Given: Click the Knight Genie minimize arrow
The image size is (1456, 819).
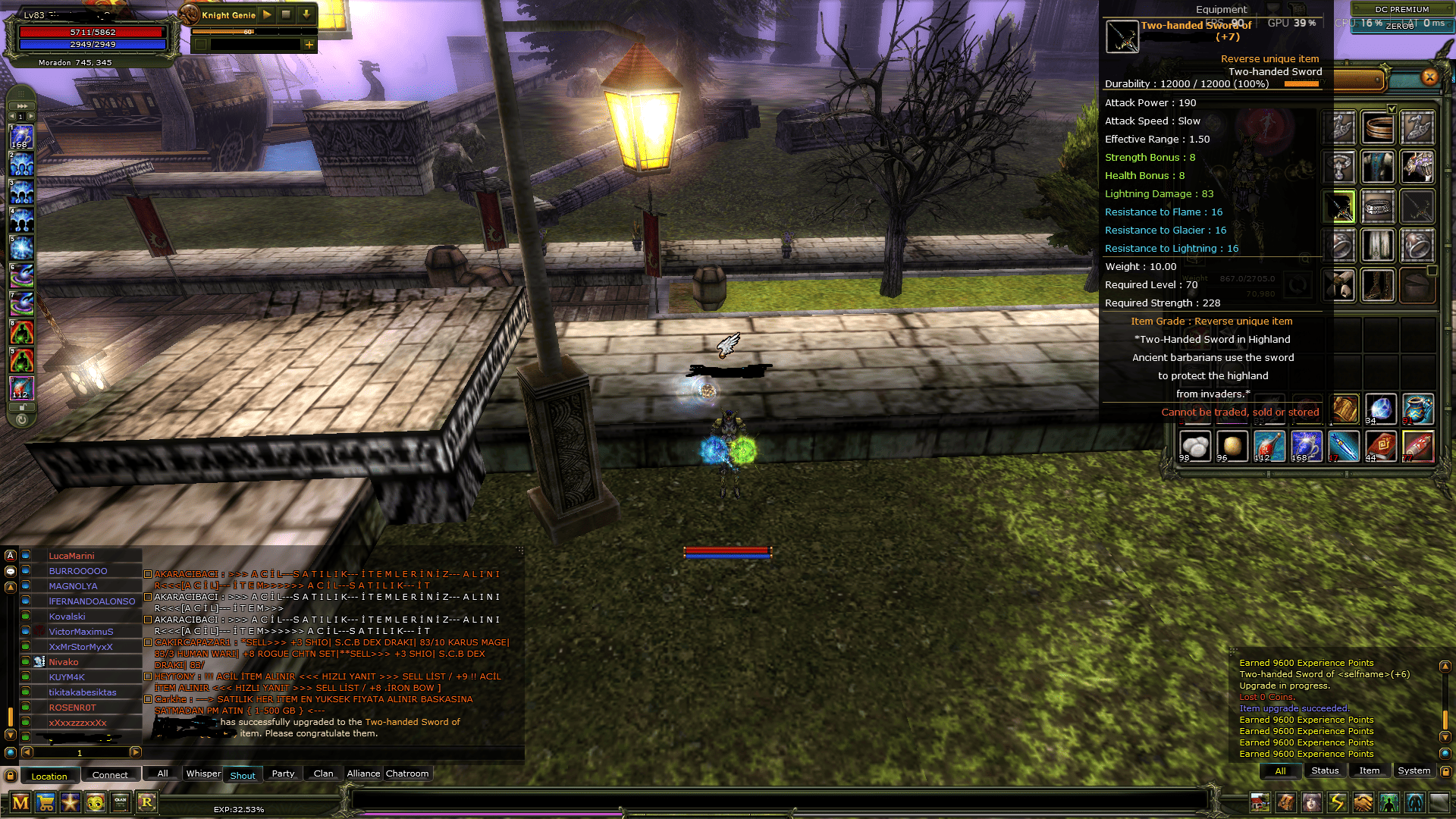Looking at the screenshot, I should point(306,14).
